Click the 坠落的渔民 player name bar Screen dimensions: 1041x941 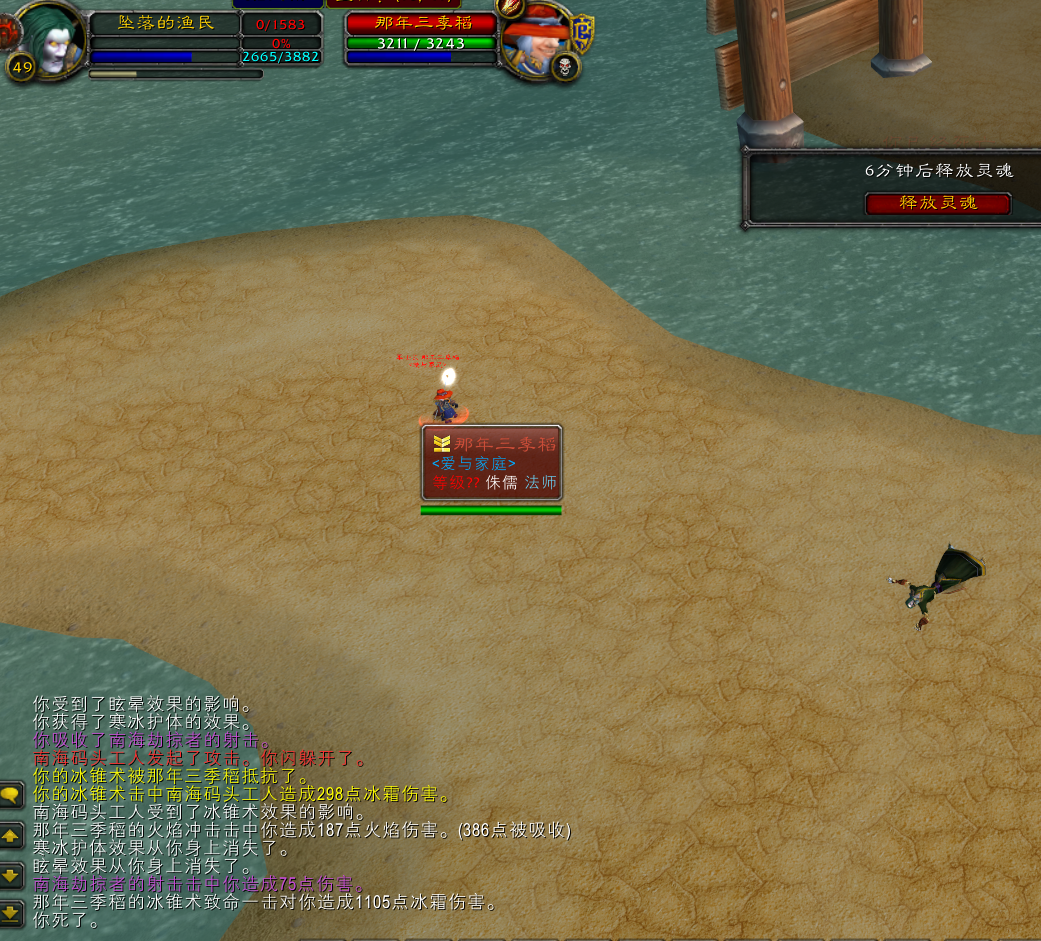click(x=165, y=23)
